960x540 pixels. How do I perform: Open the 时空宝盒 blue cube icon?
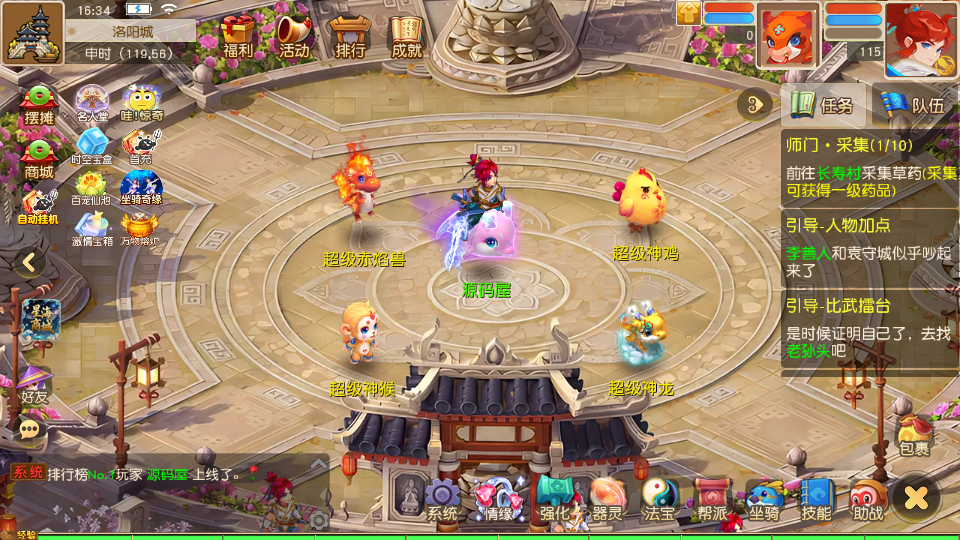(x=92, y=146)
